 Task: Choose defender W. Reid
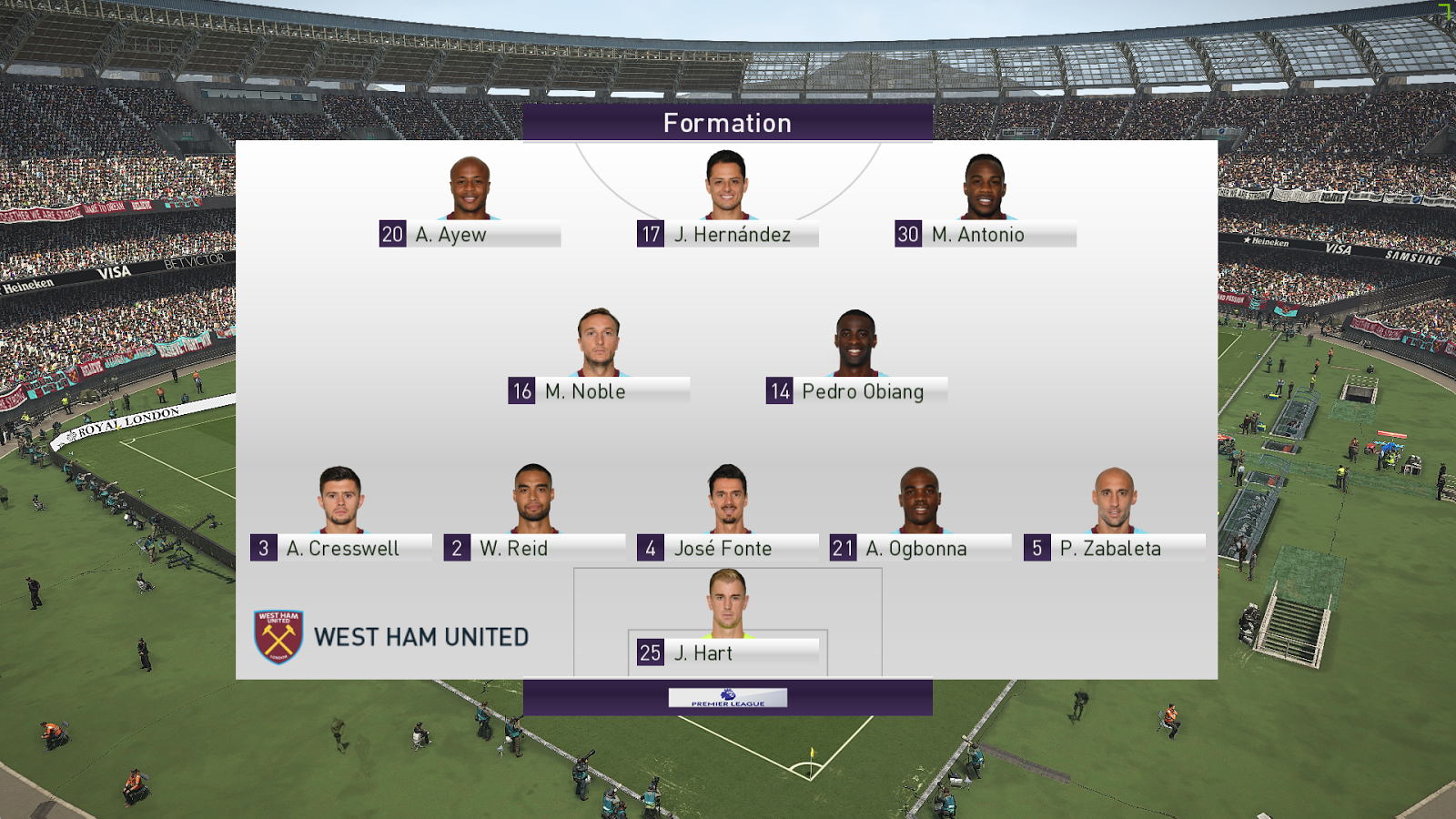coord(534,548)
